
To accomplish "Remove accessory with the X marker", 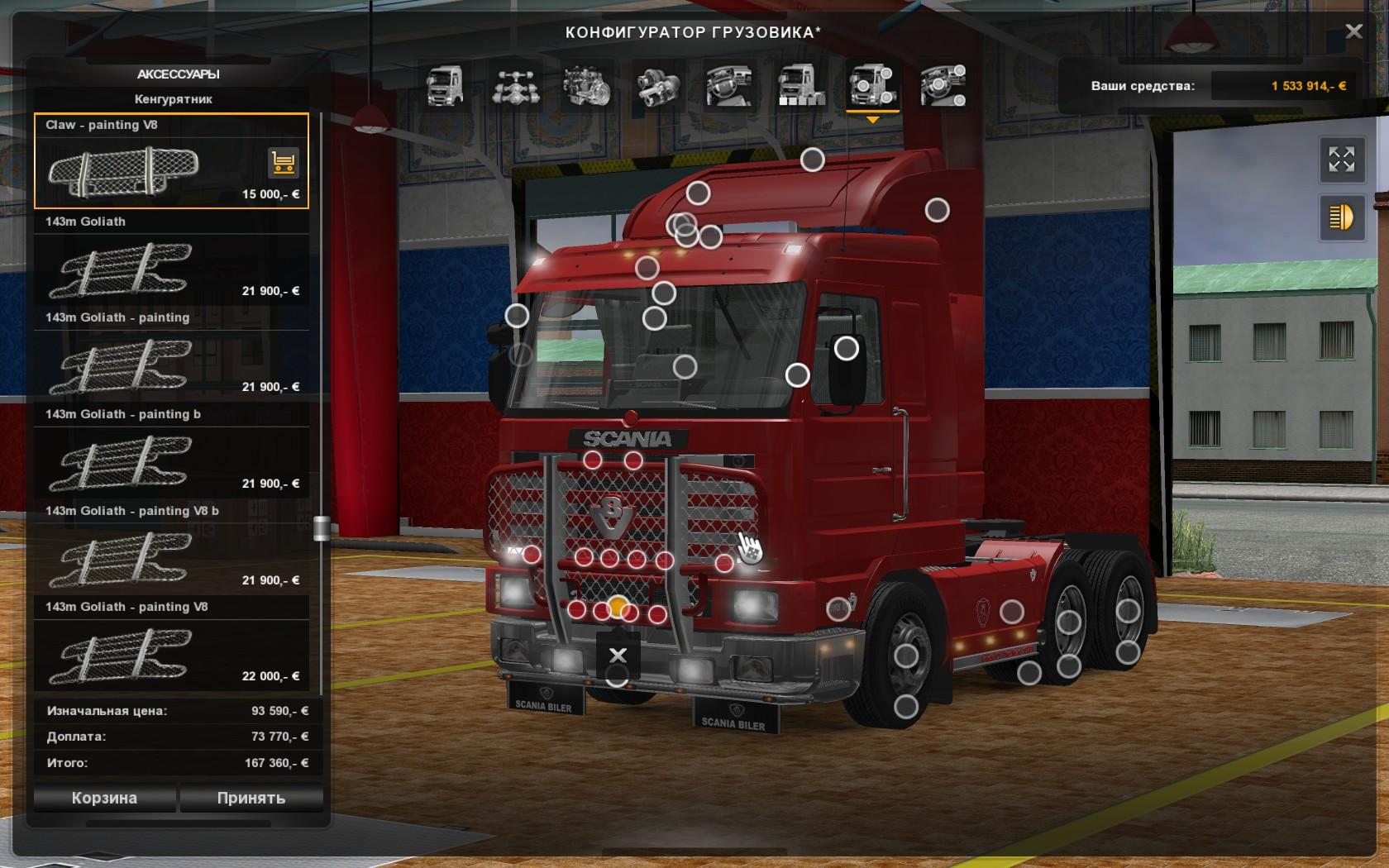I will coord(618,656).
